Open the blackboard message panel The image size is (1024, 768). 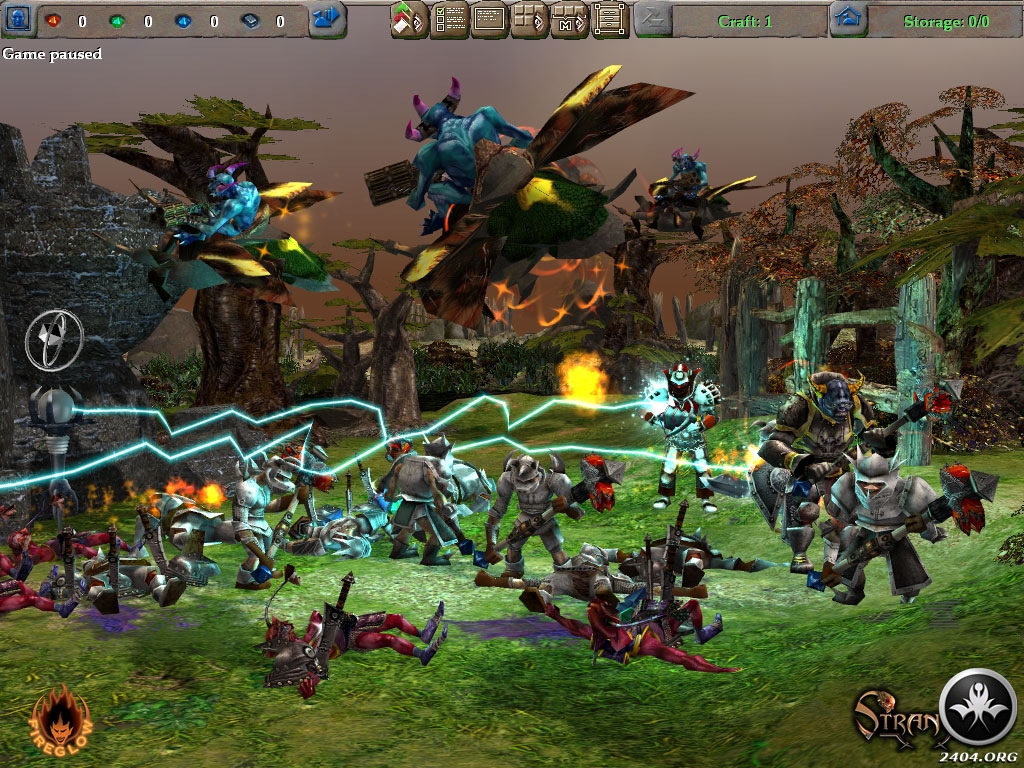[490, 19]
